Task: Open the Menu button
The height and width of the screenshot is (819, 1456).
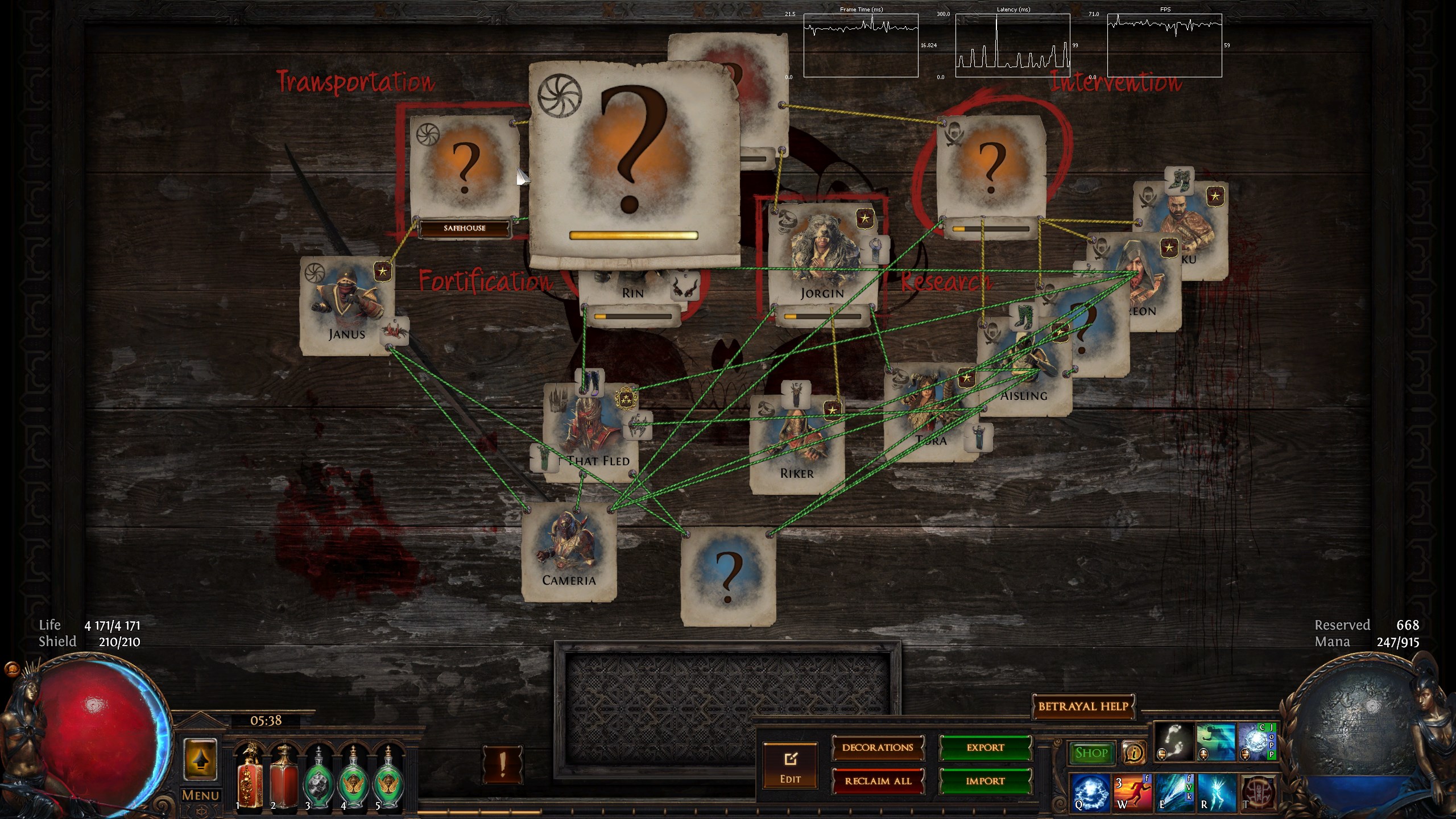Action: [x=200, y=795]
